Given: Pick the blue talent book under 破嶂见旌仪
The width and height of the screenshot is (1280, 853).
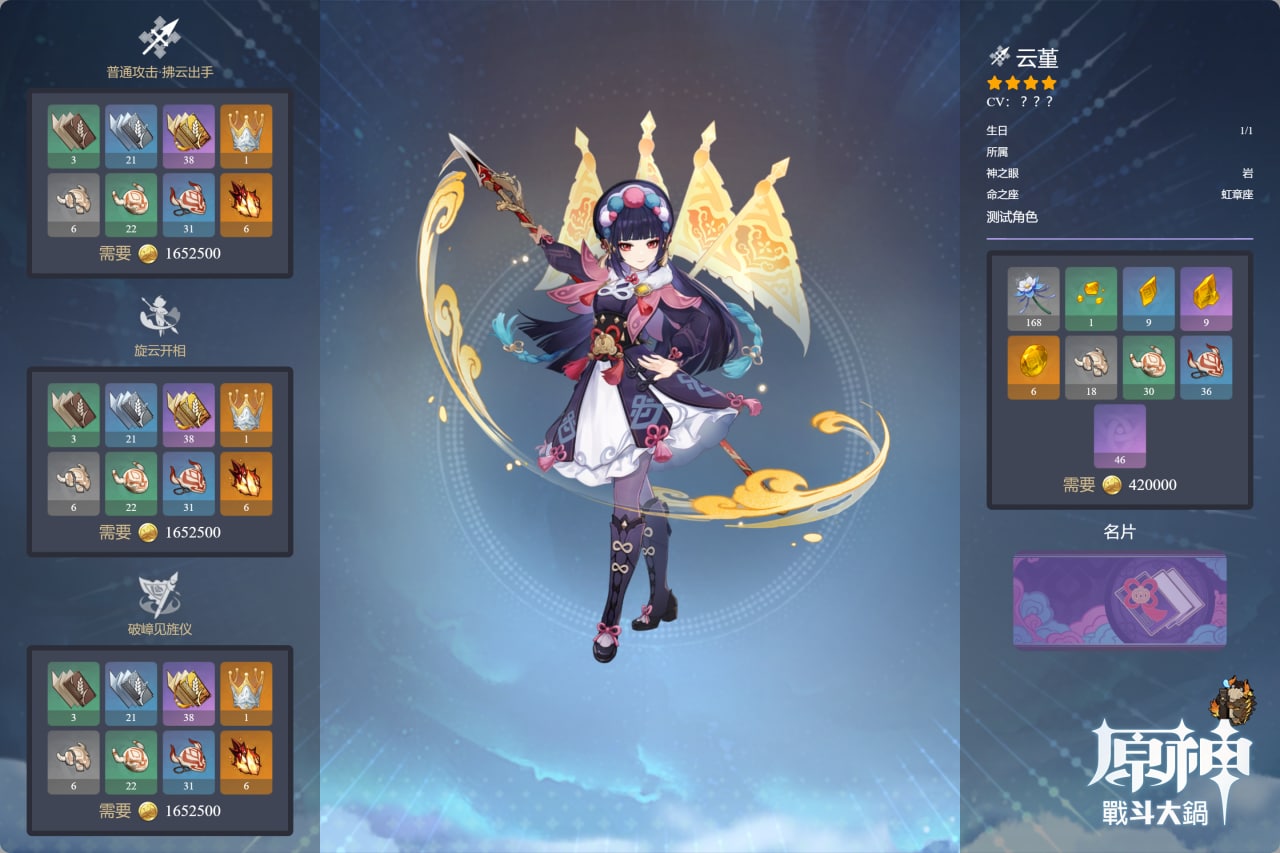Looking at the screenshot, I should (131, 693).
